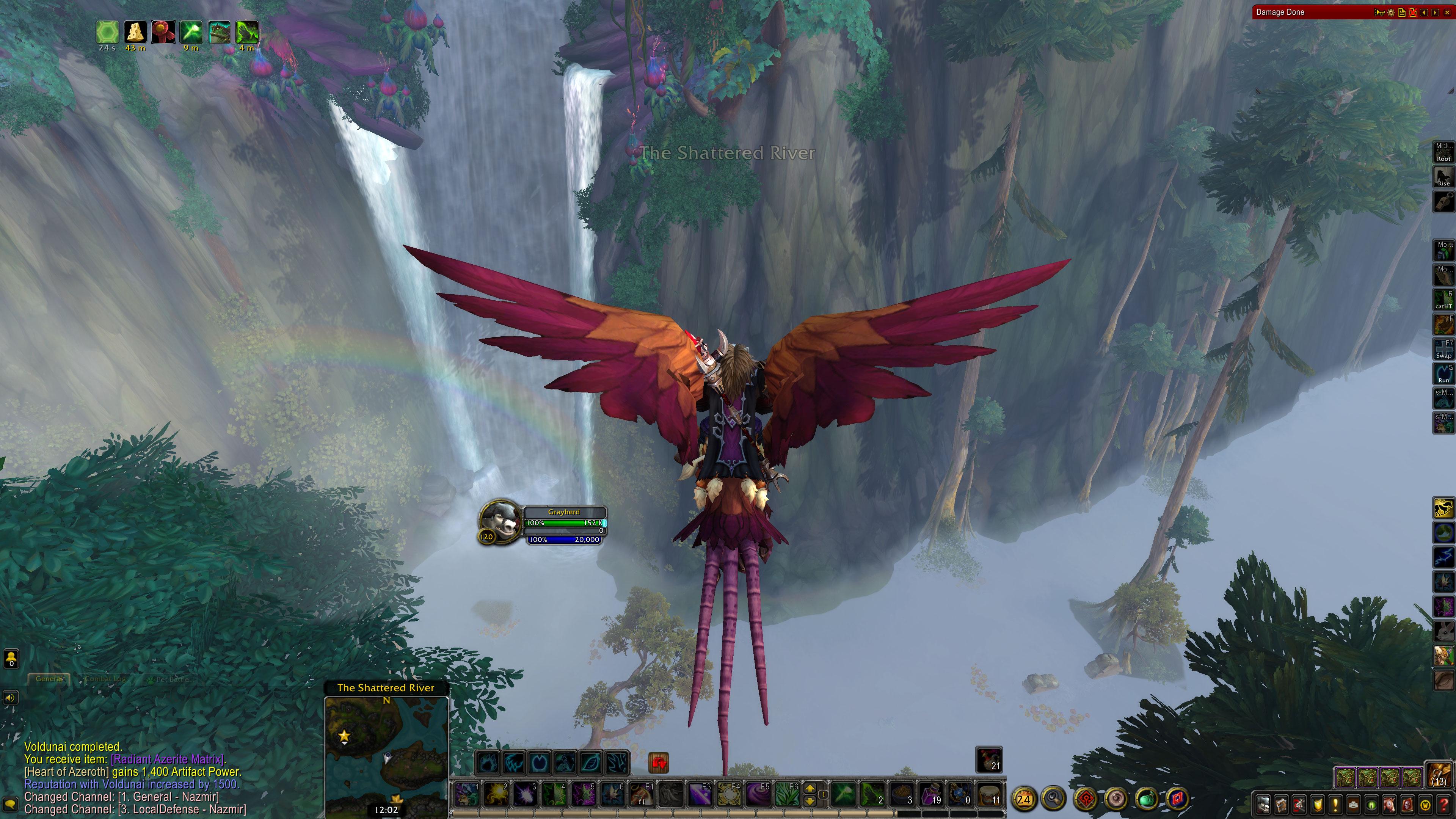Screen dimensions: 1456x819
Task: Click the yellow running horse mount icon
Action: coord(1443,508)
